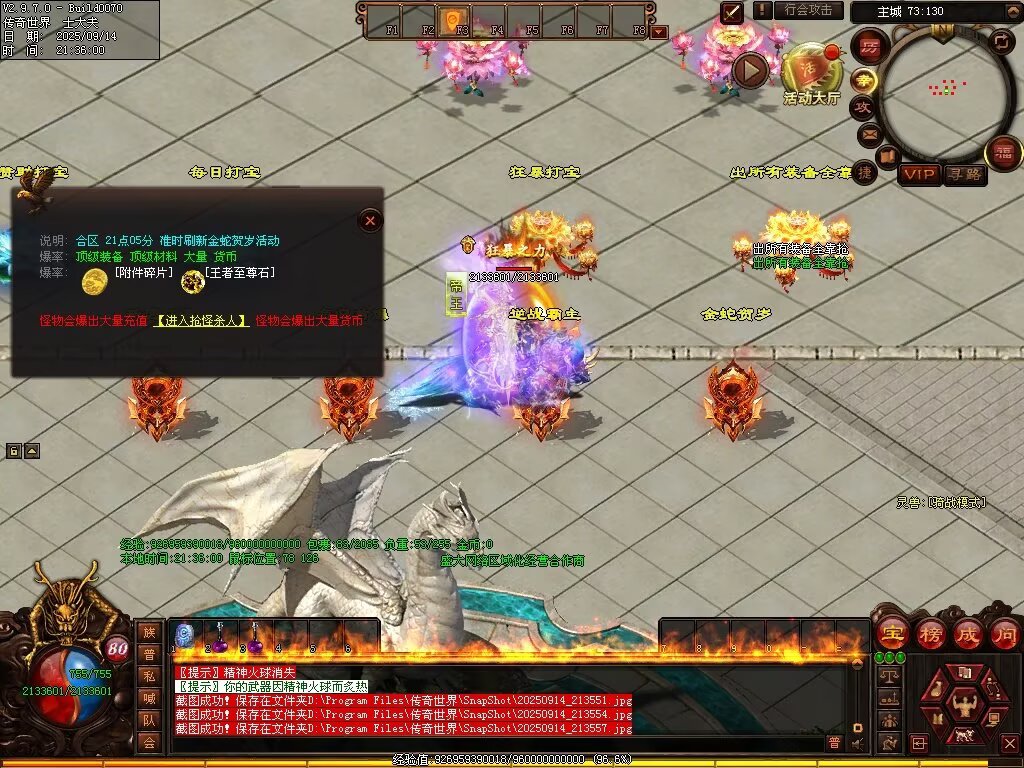Activate the 寻路 pathfinding button
1024x768 pixels.
click(x=965, y=174)
